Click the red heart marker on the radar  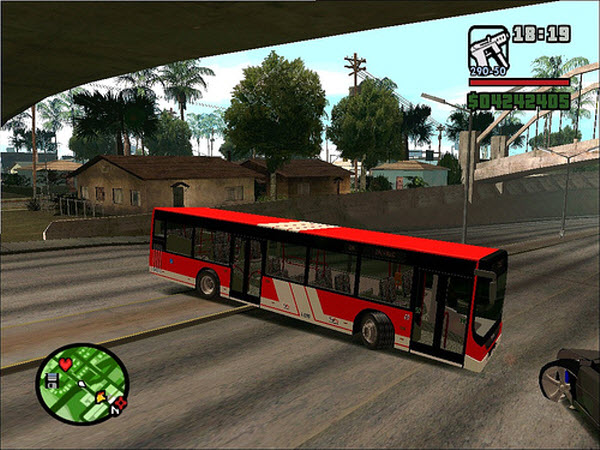tap(66, 364)
